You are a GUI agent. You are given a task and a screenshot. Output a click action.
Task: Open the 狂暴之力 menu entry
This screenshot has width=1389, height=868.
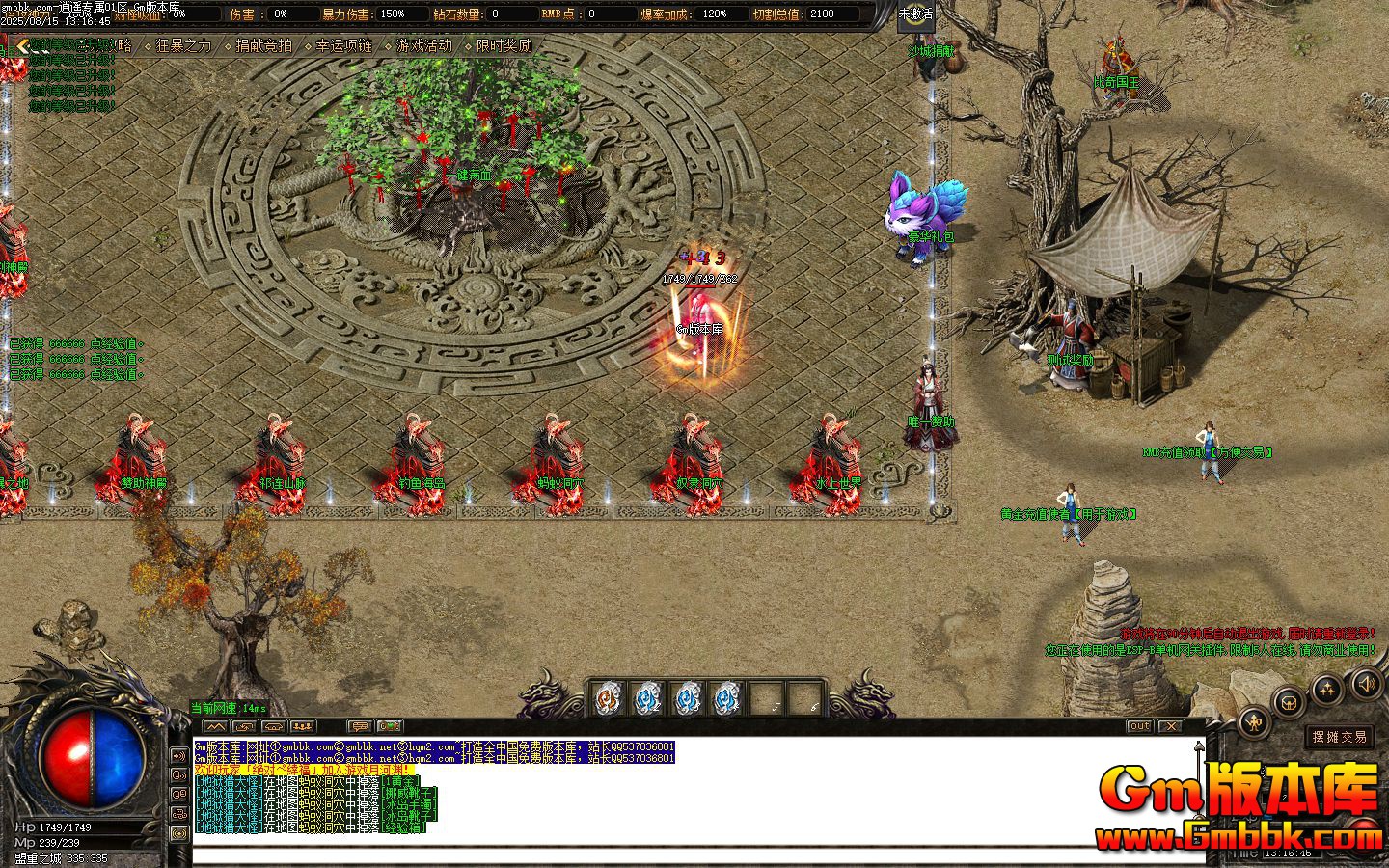tap(183, 45)
